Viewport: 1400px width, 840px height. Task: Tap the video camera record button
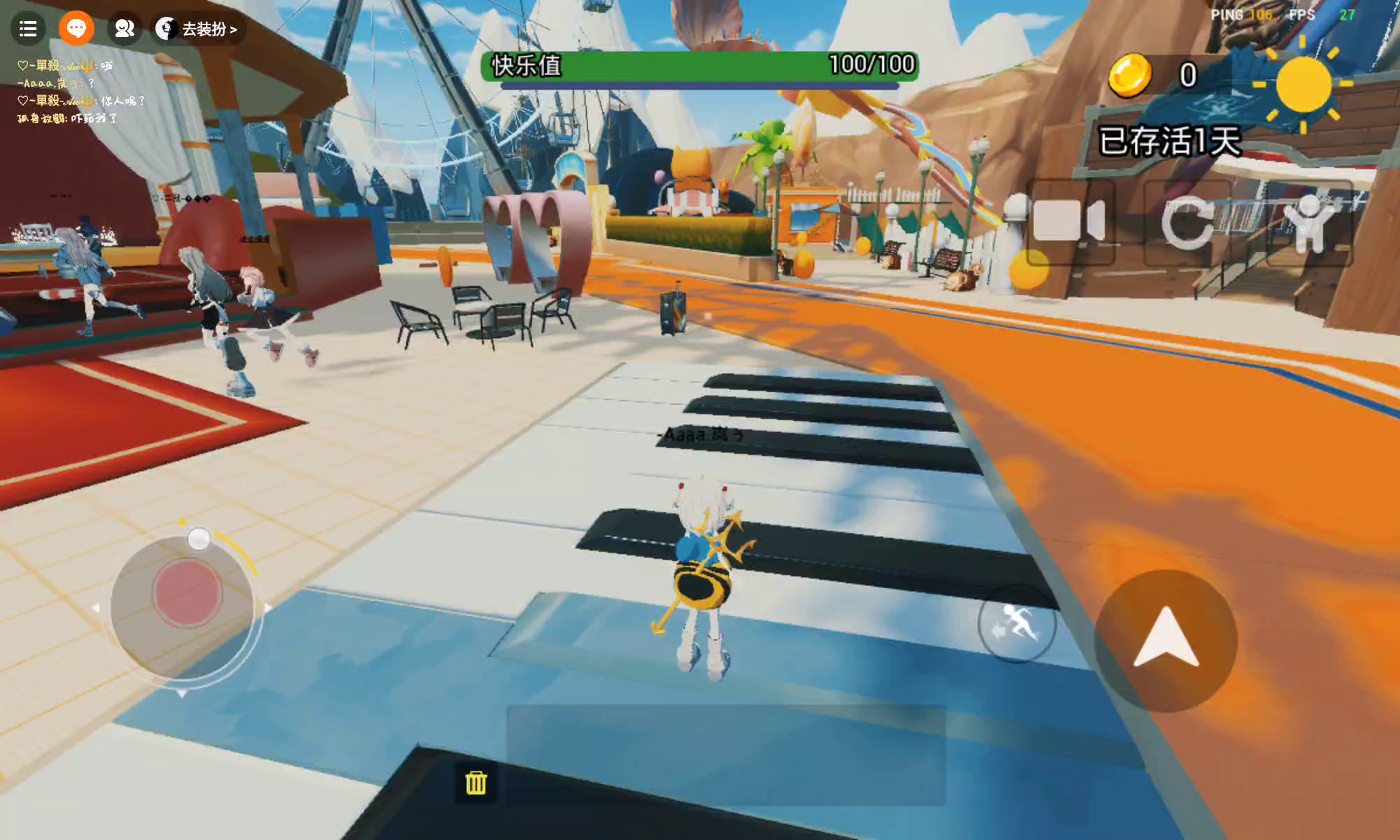click(1069, 221)
